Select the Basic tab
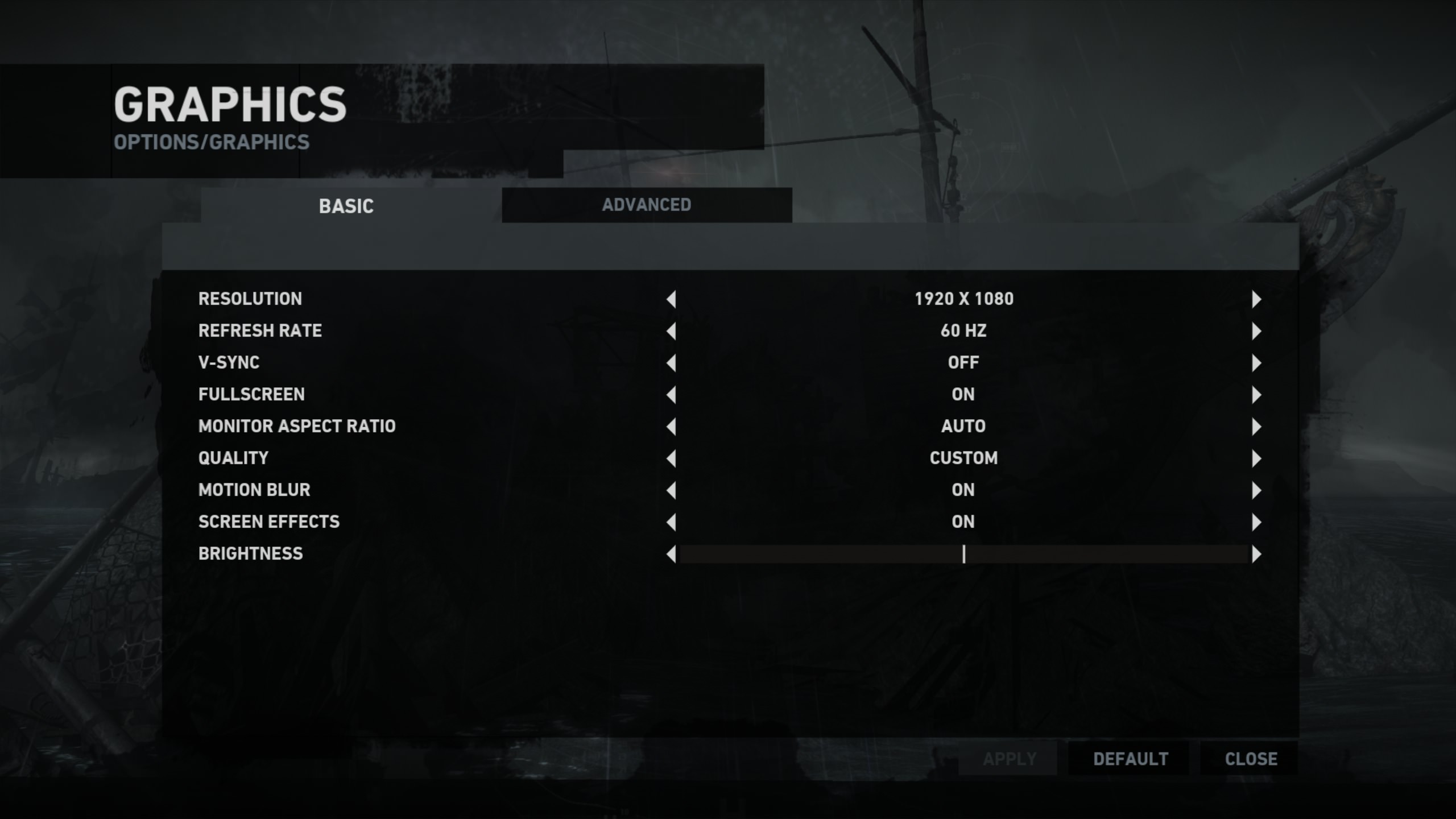This screenshot has width=1456, height=819. [346, 206]
